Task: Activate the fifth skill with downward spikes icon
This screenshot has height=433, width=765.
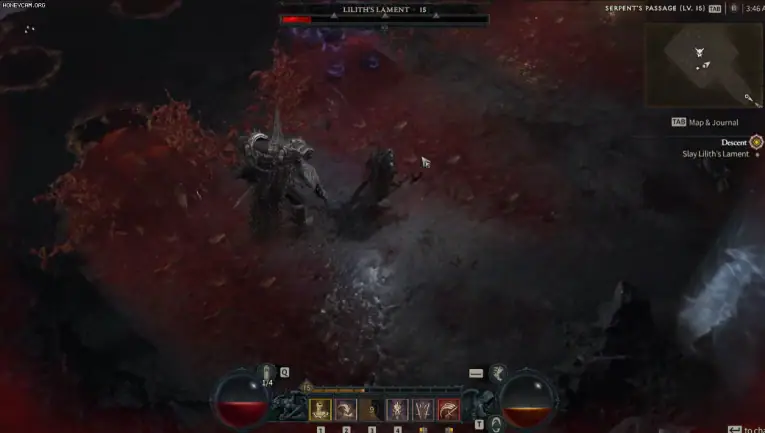Action: pyautogui.click(x=423, y=408)
